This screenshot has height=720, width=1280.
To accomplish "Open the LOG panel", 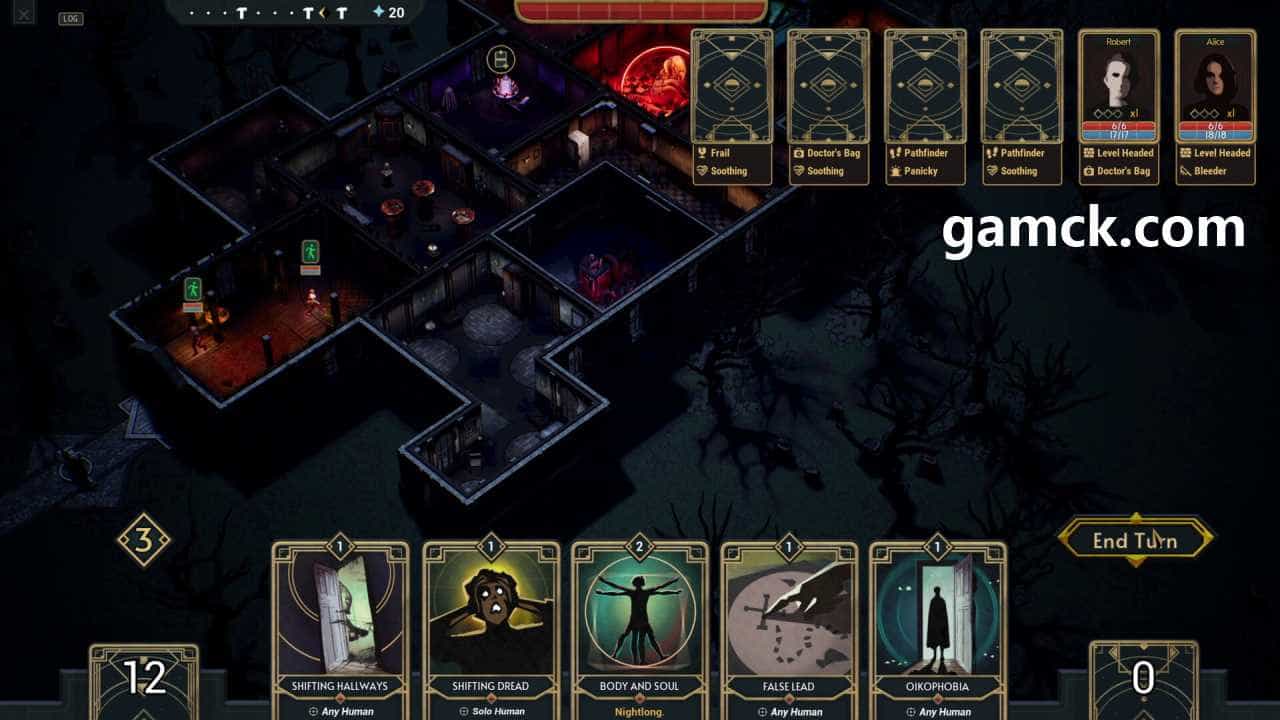I will [x=71, y=18].
